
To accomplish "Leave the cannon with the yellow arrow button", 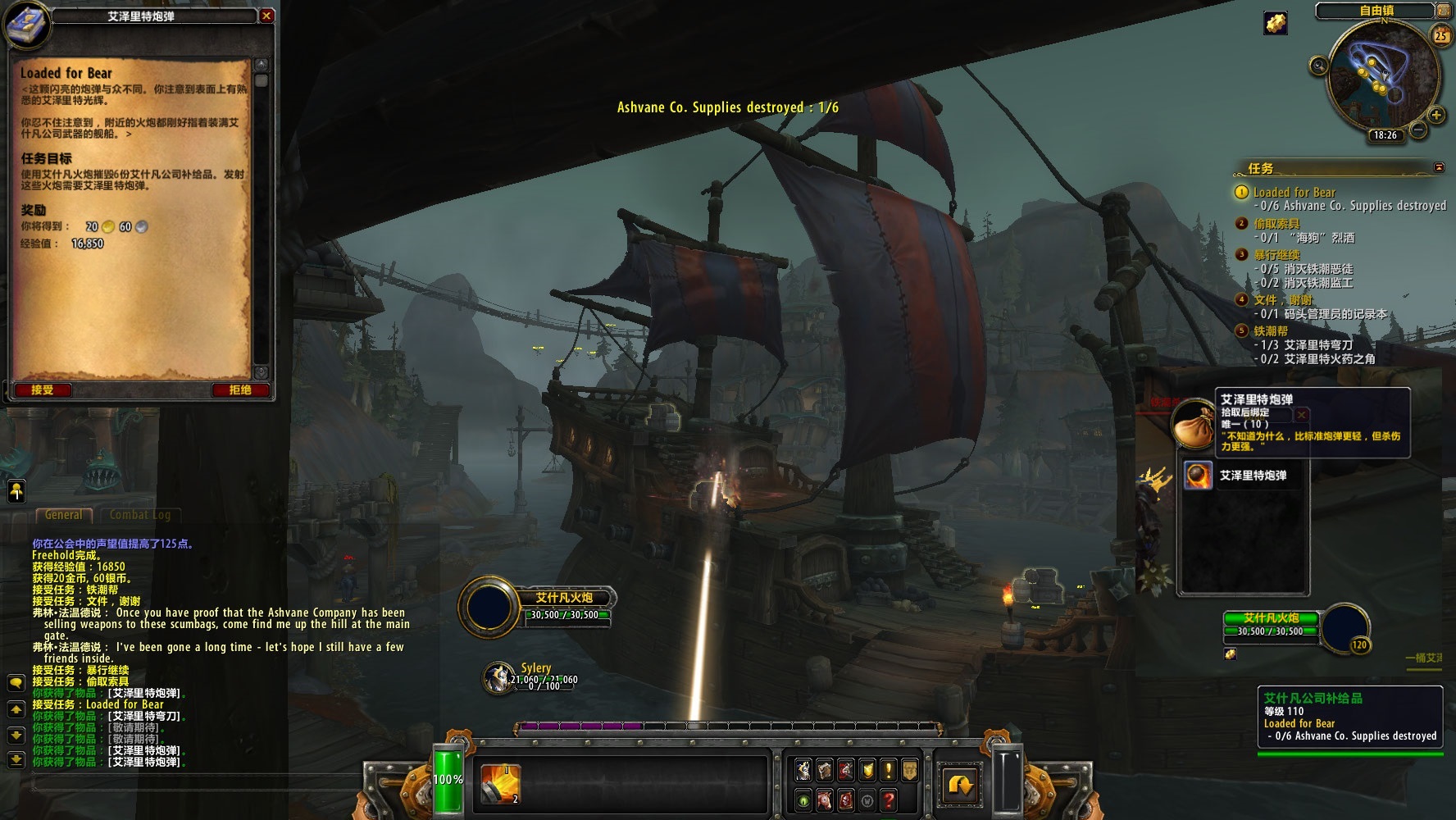I will 960,785.
